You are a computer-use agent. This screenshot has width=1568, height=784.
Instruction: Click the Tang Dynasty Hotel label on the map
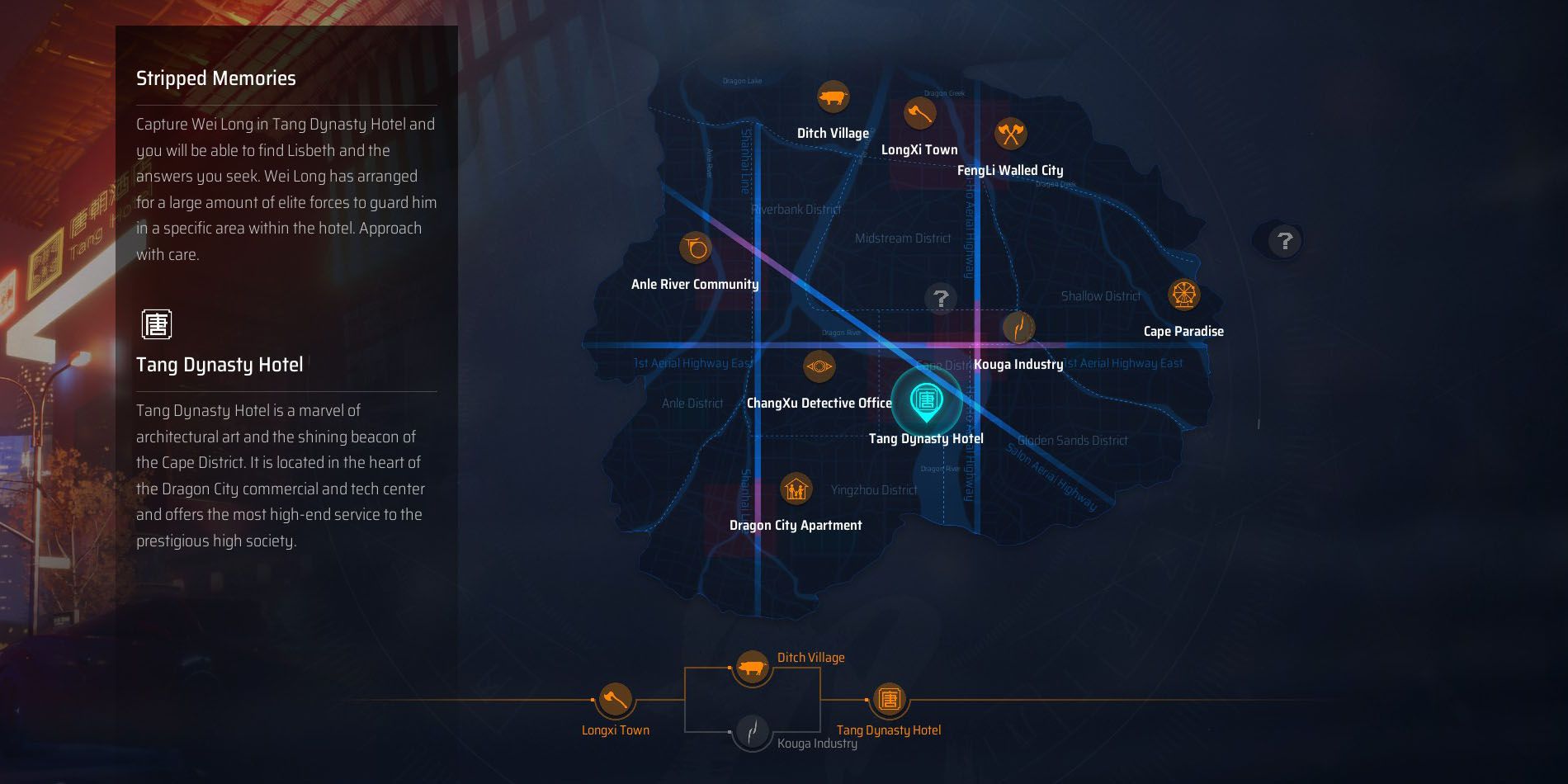[x=926, y=439]
